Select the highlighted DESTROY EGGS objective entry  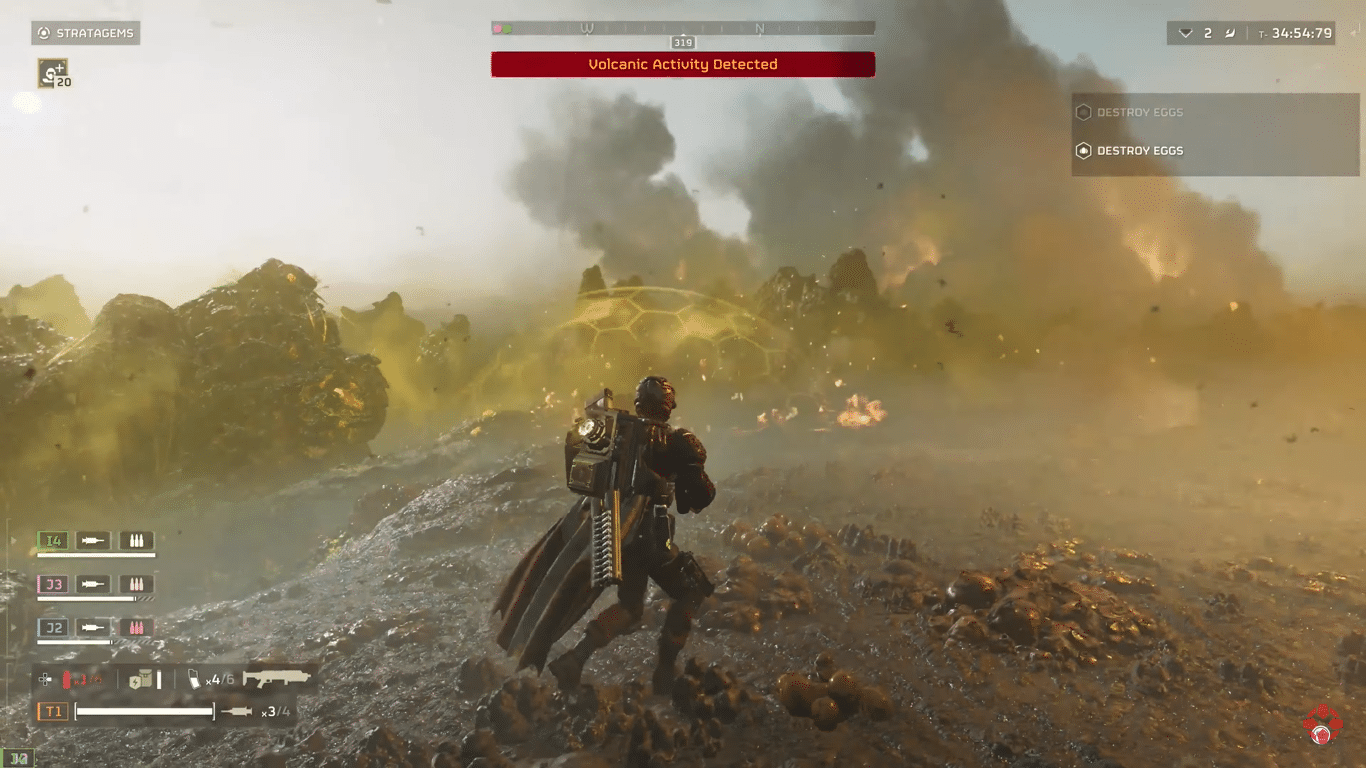(x=1140, y=150)
